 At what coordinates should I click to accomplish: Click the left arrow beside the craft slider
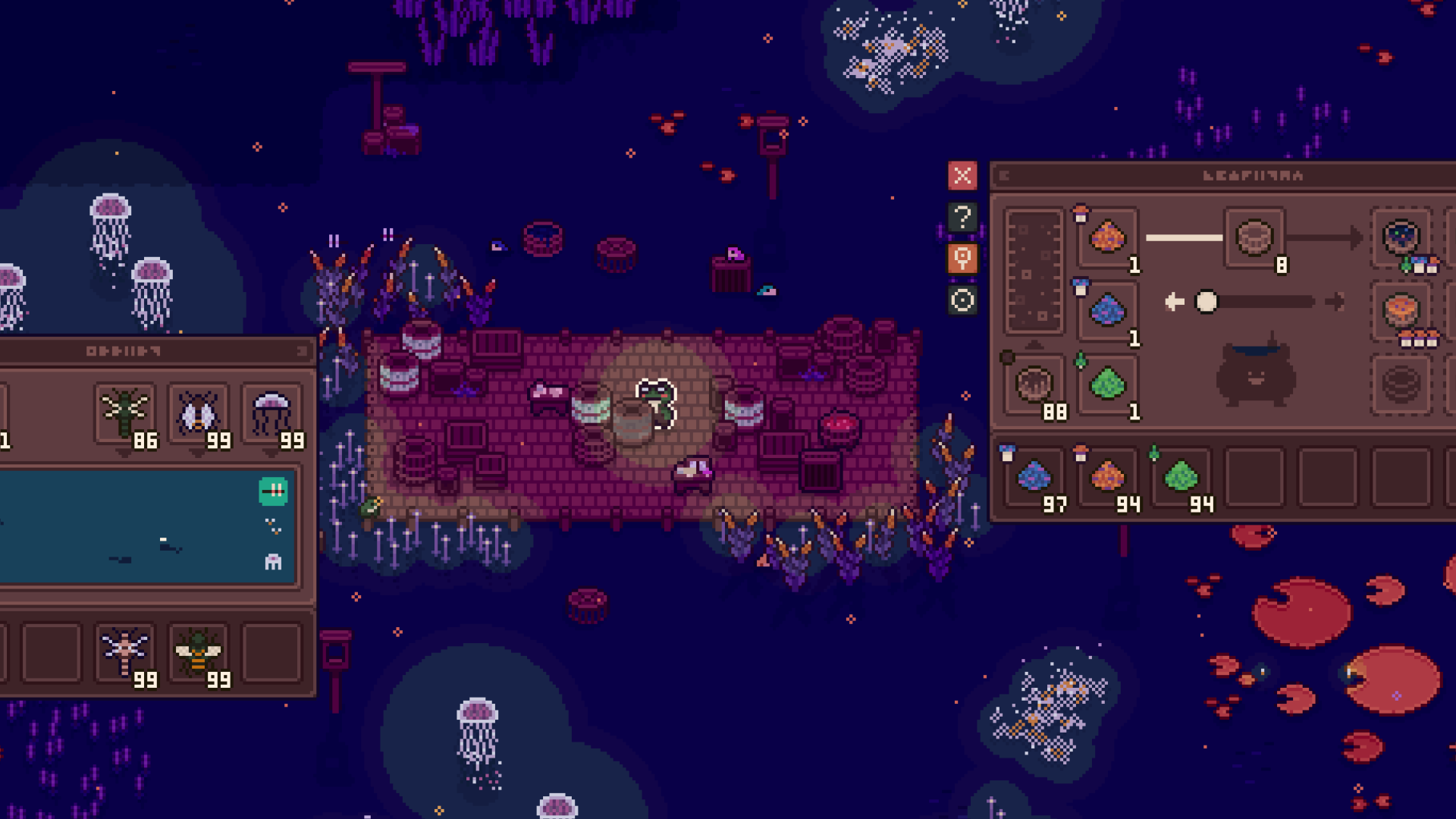coord(1174,301)
